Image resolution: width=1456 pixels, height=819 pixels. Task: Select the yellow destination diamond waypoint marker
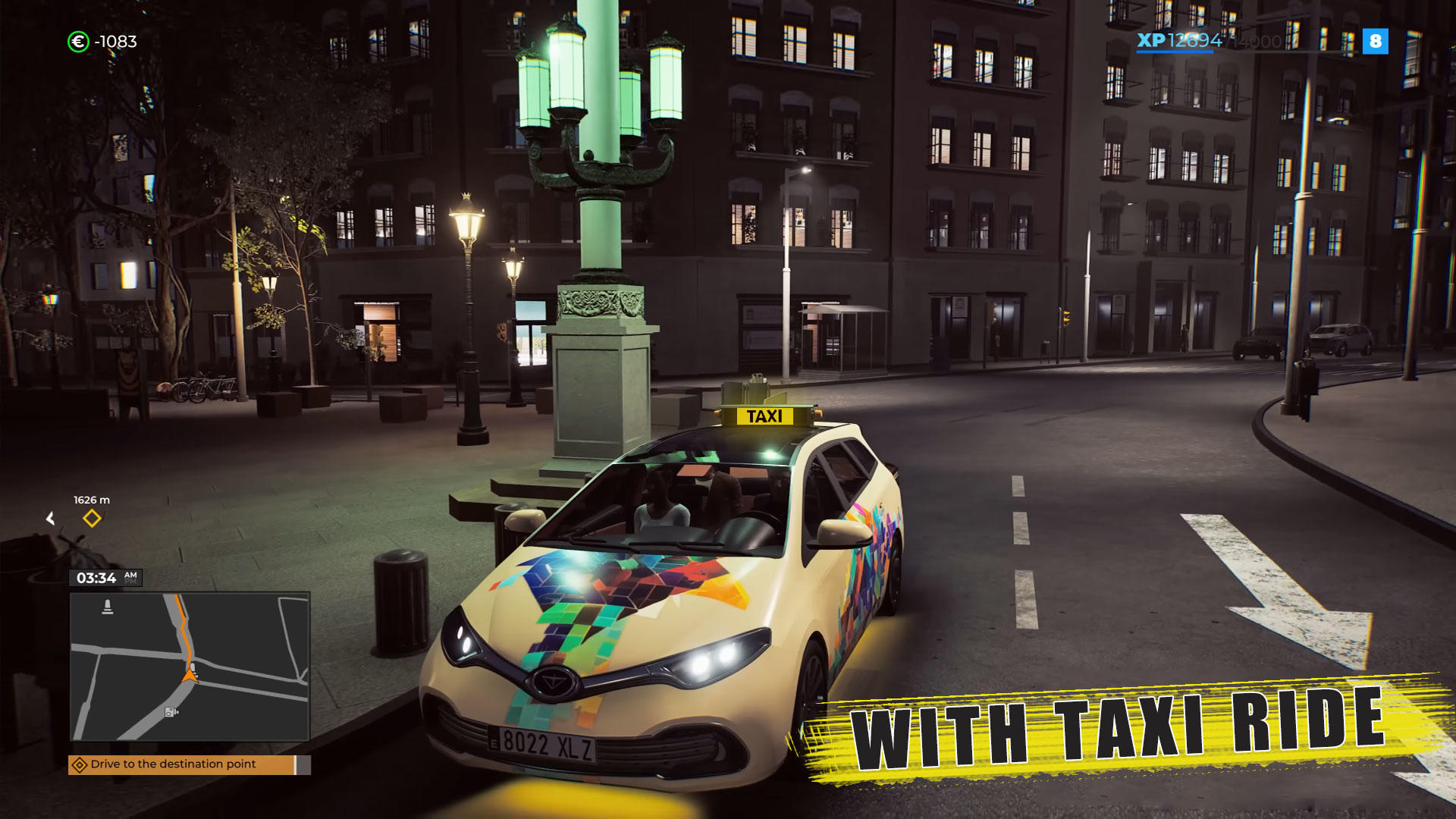[x=93, y=519]
